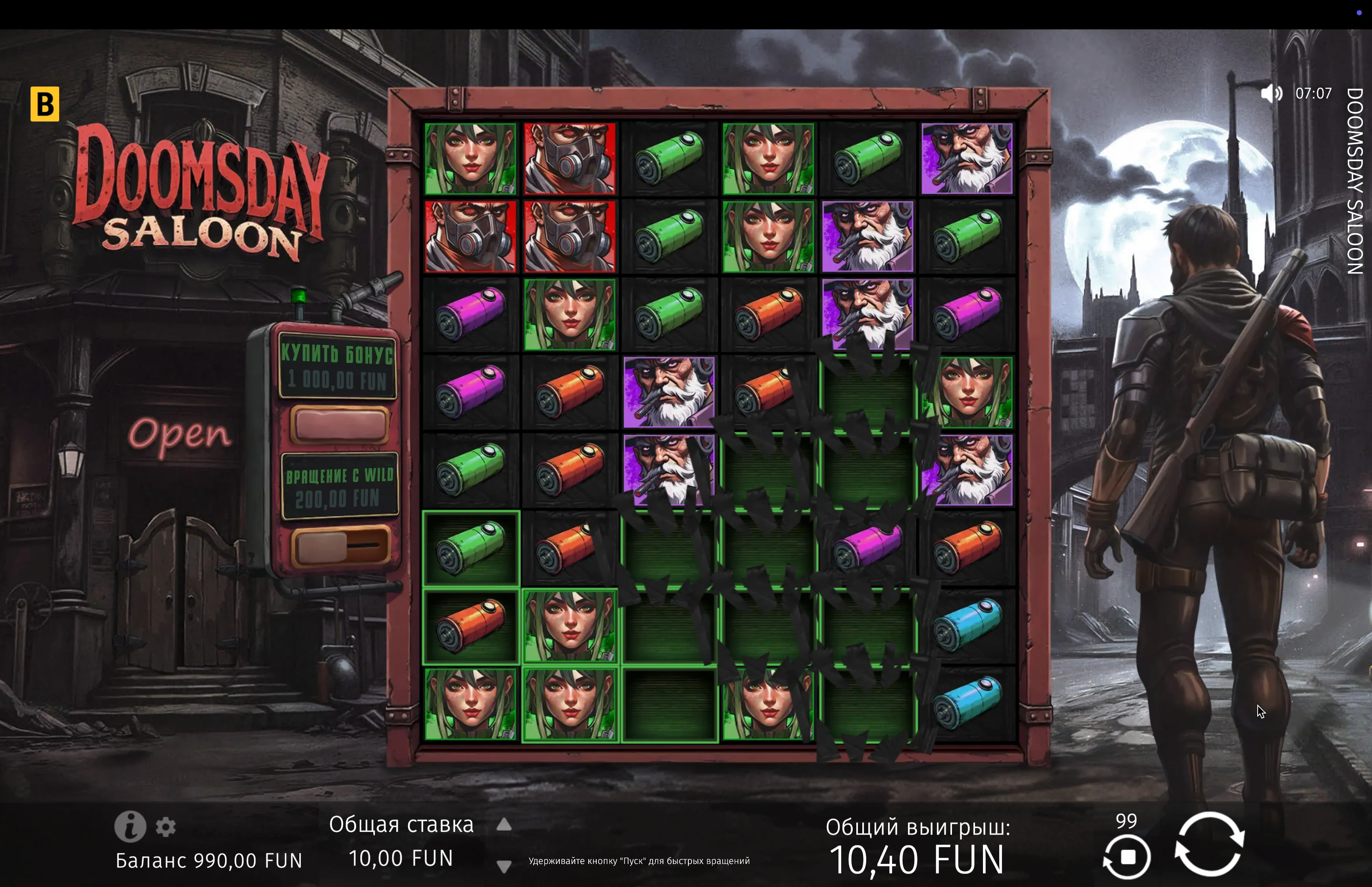Viewport: 1372px width, 887px height.
Task: Spin the reels with the circular arrows
Action: tap(1209, 844)
